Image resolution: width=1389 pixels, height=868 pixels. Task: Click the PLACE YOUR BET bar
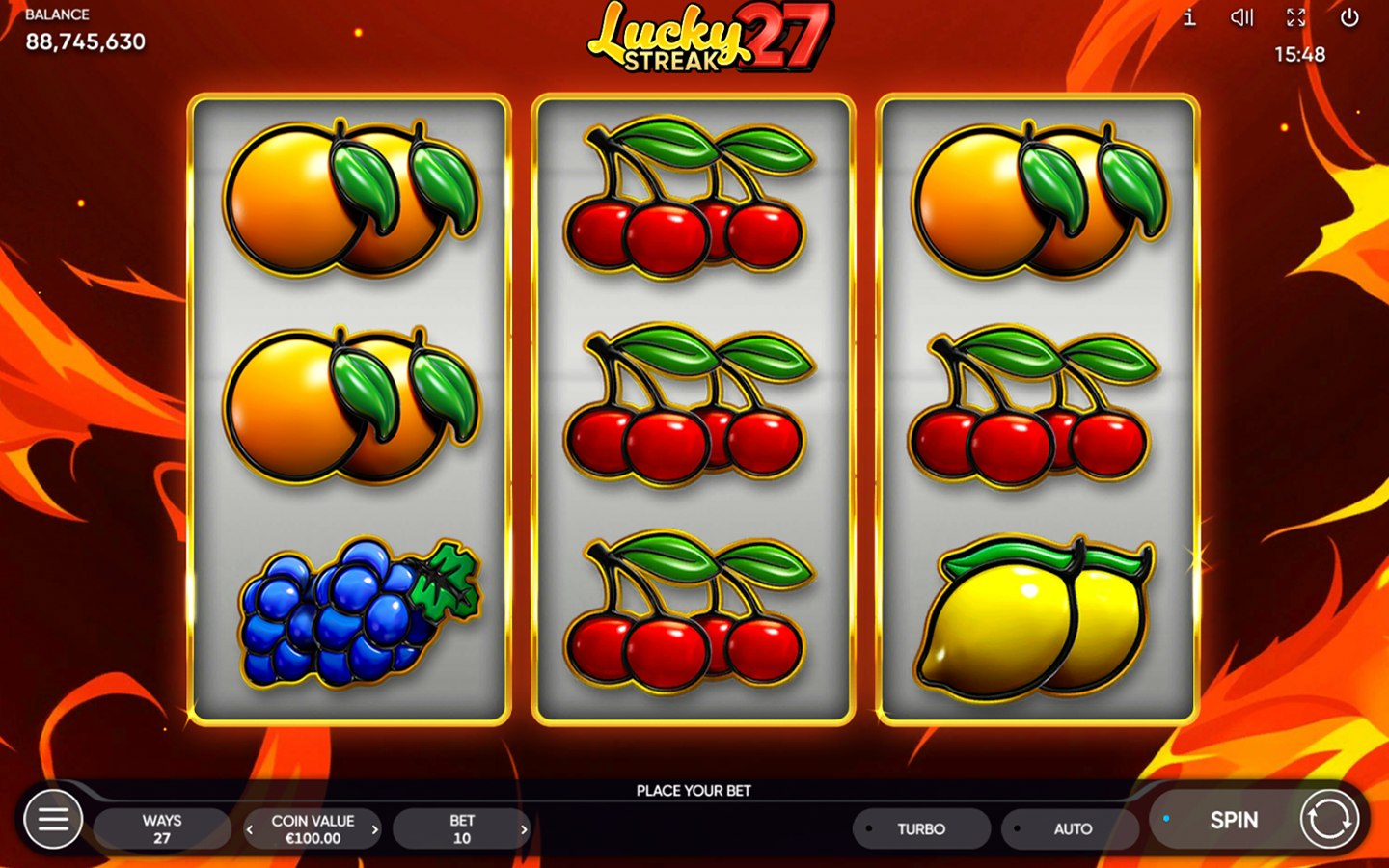pos(693,790)
